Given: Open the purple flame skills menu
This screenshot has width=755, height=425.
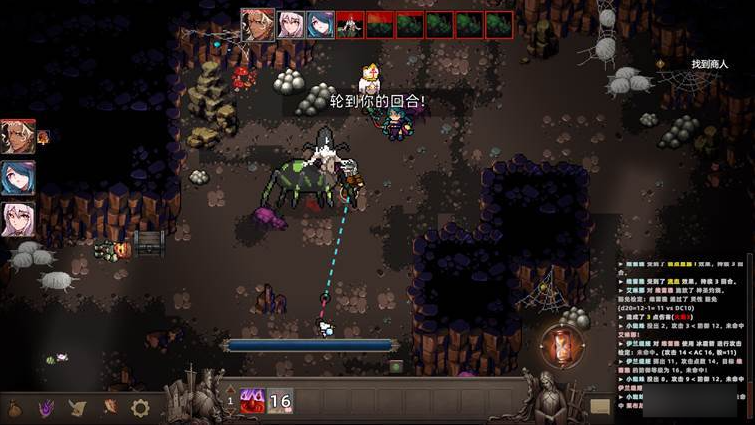Looking at the screenshot, I should click(x=46, y=408).
